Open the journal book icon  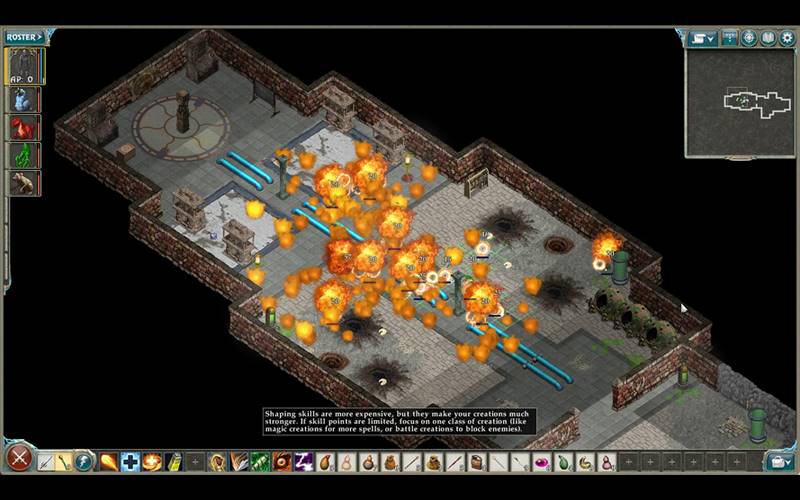[x=768, y=38]
